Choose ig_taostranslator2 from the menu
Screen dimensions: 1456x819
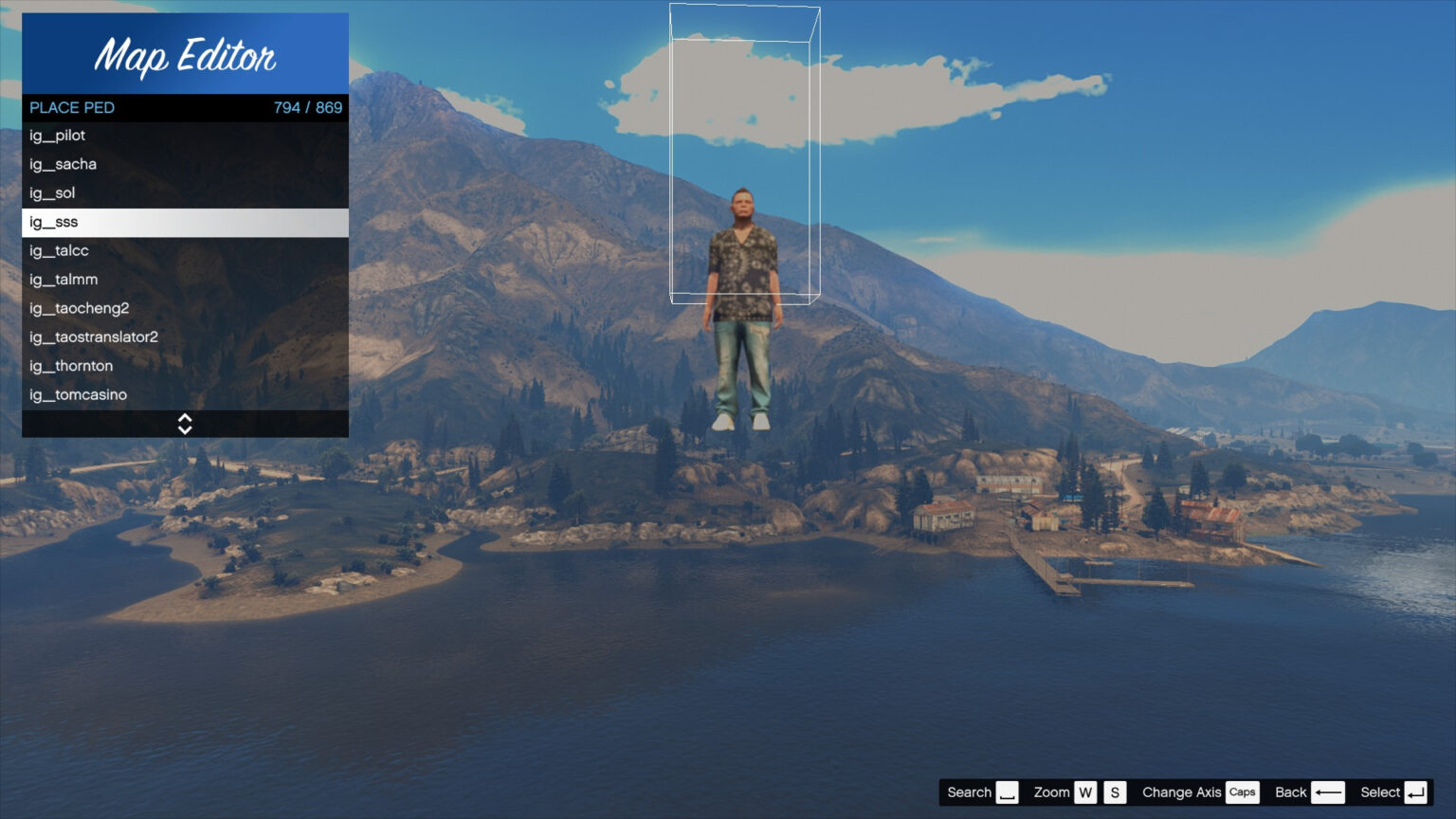185,337
